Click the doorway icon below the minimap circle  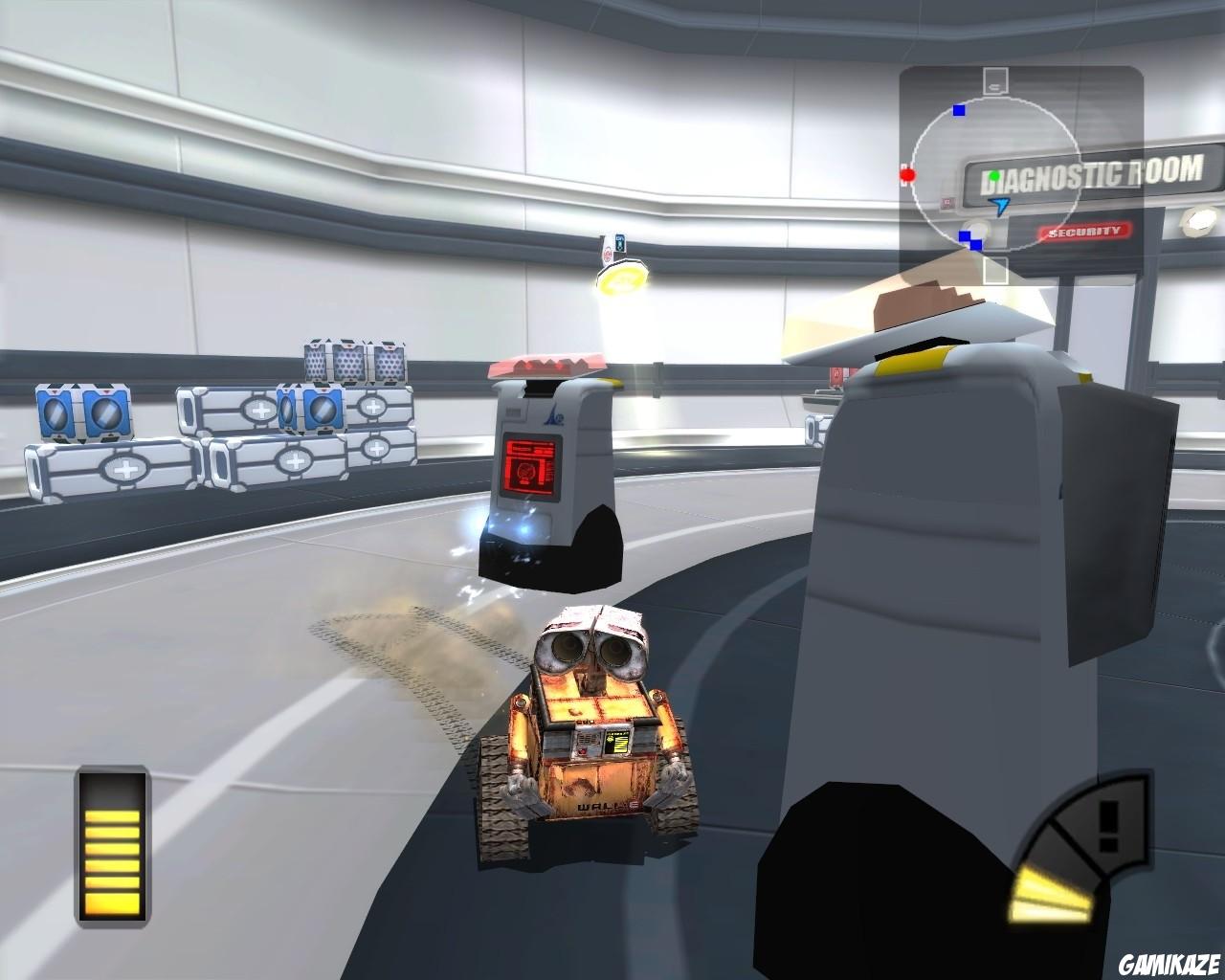tap(995, 271)
